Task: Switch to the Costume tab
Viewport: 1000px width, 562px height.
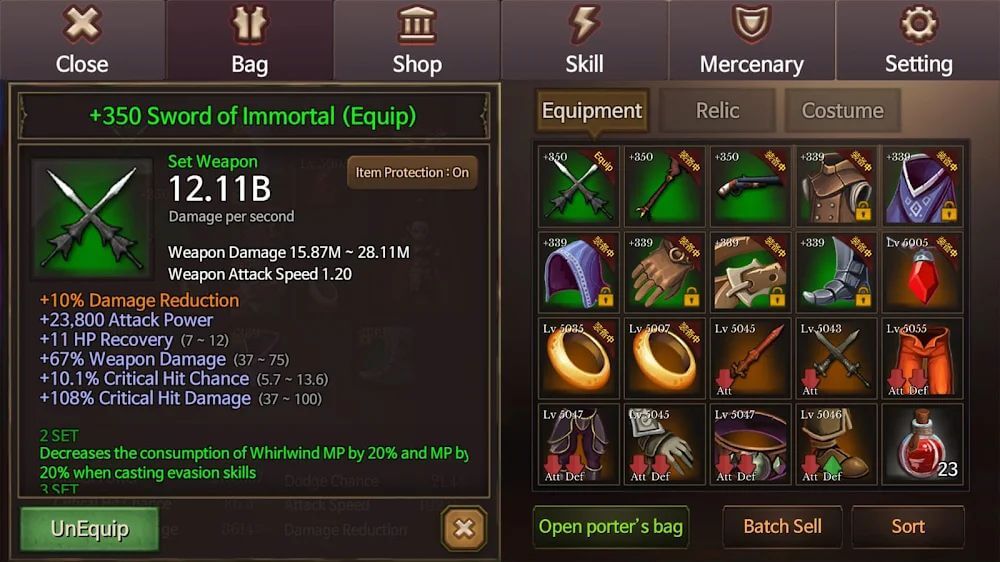Action: (x=842, y=111)
